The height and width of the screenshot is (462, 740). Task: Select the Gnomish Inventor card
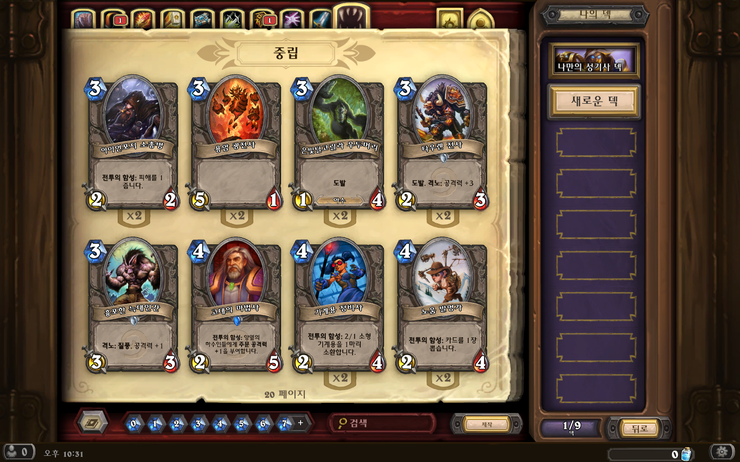[x=444, y=305]
